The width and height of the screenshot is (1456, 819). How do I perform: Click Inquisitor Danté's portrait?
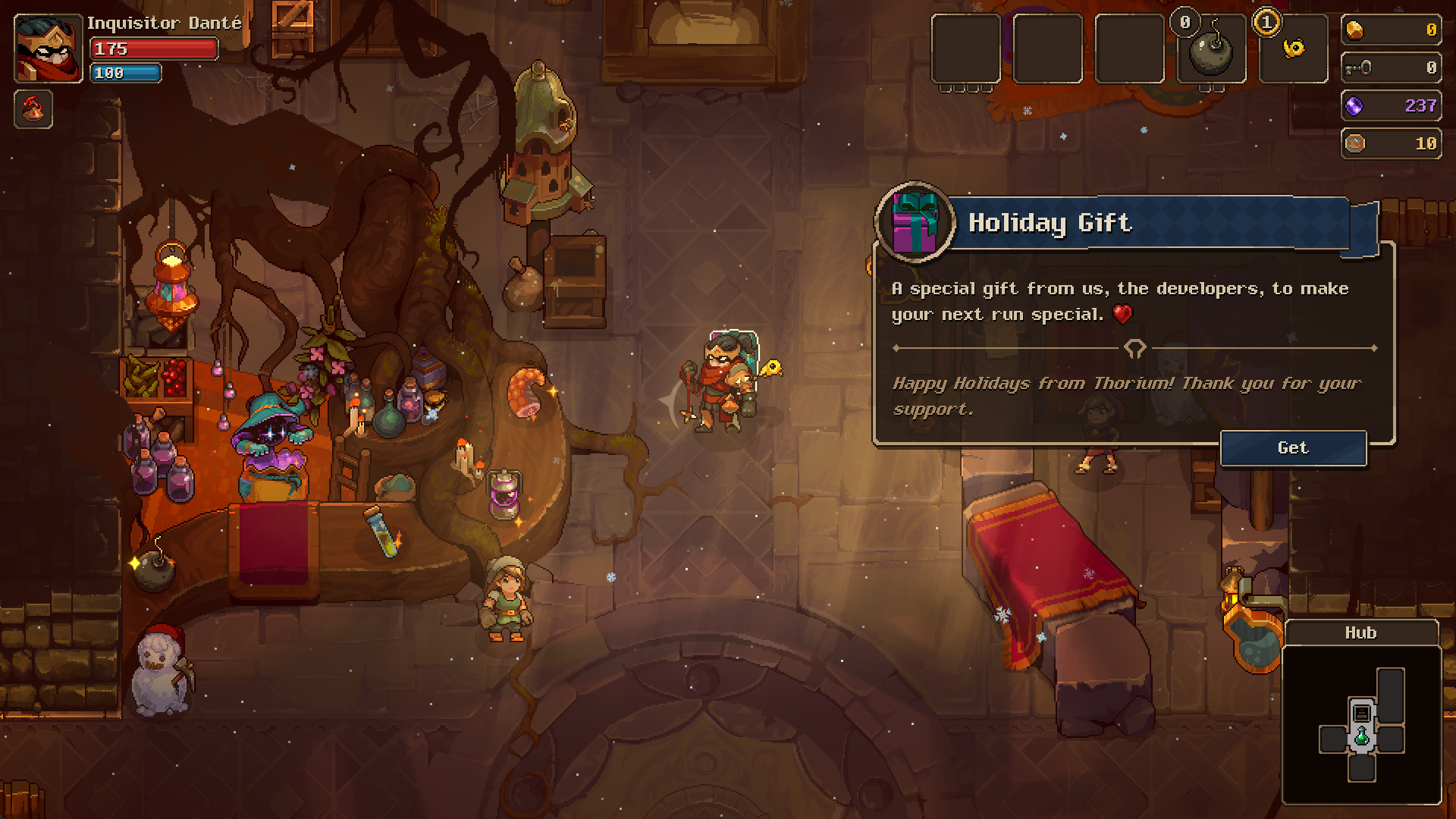[48, 49]
